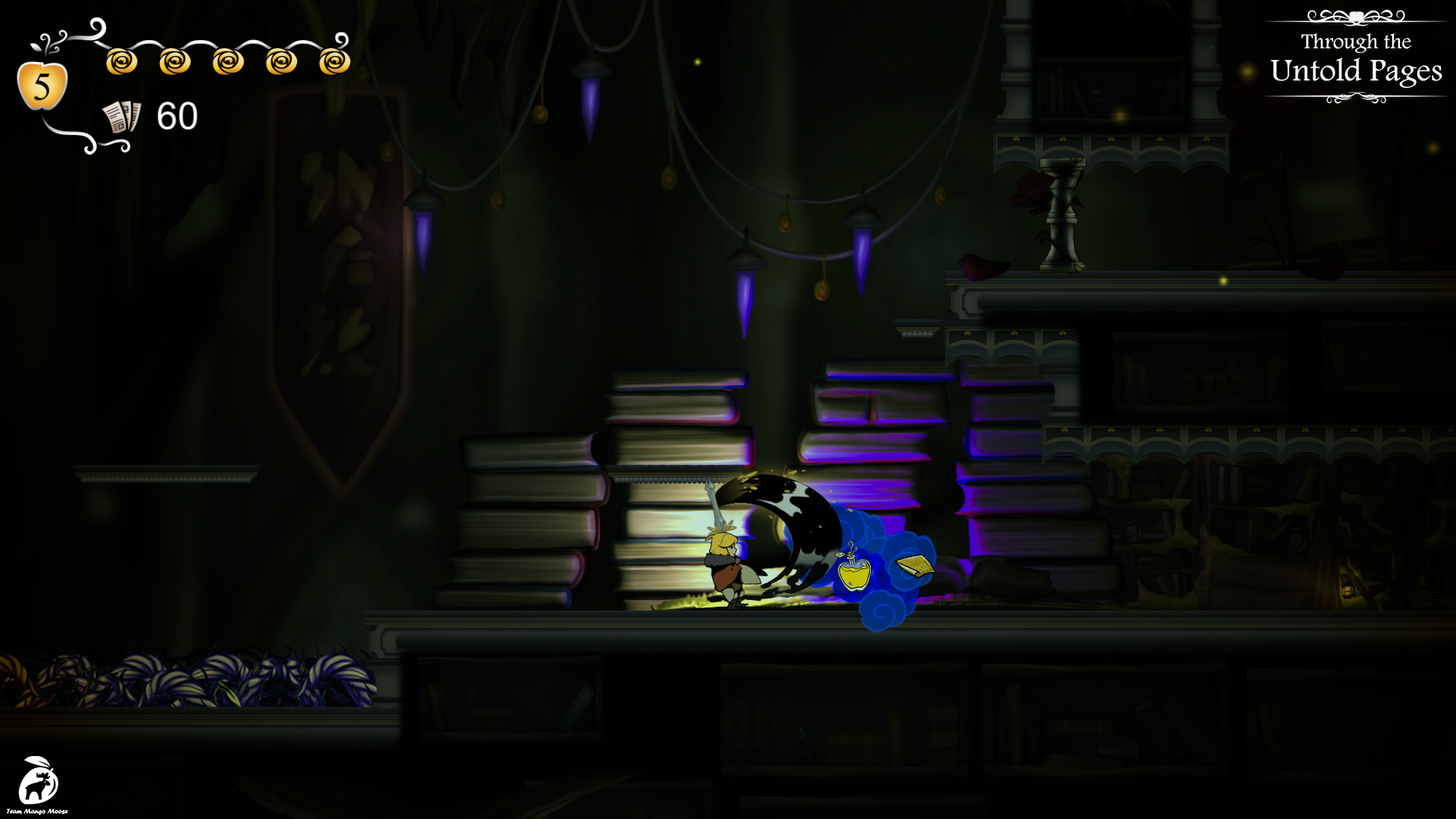Click the Through the Untold Pages title logo
The image size is (1456, 819).
point(1356,58)
